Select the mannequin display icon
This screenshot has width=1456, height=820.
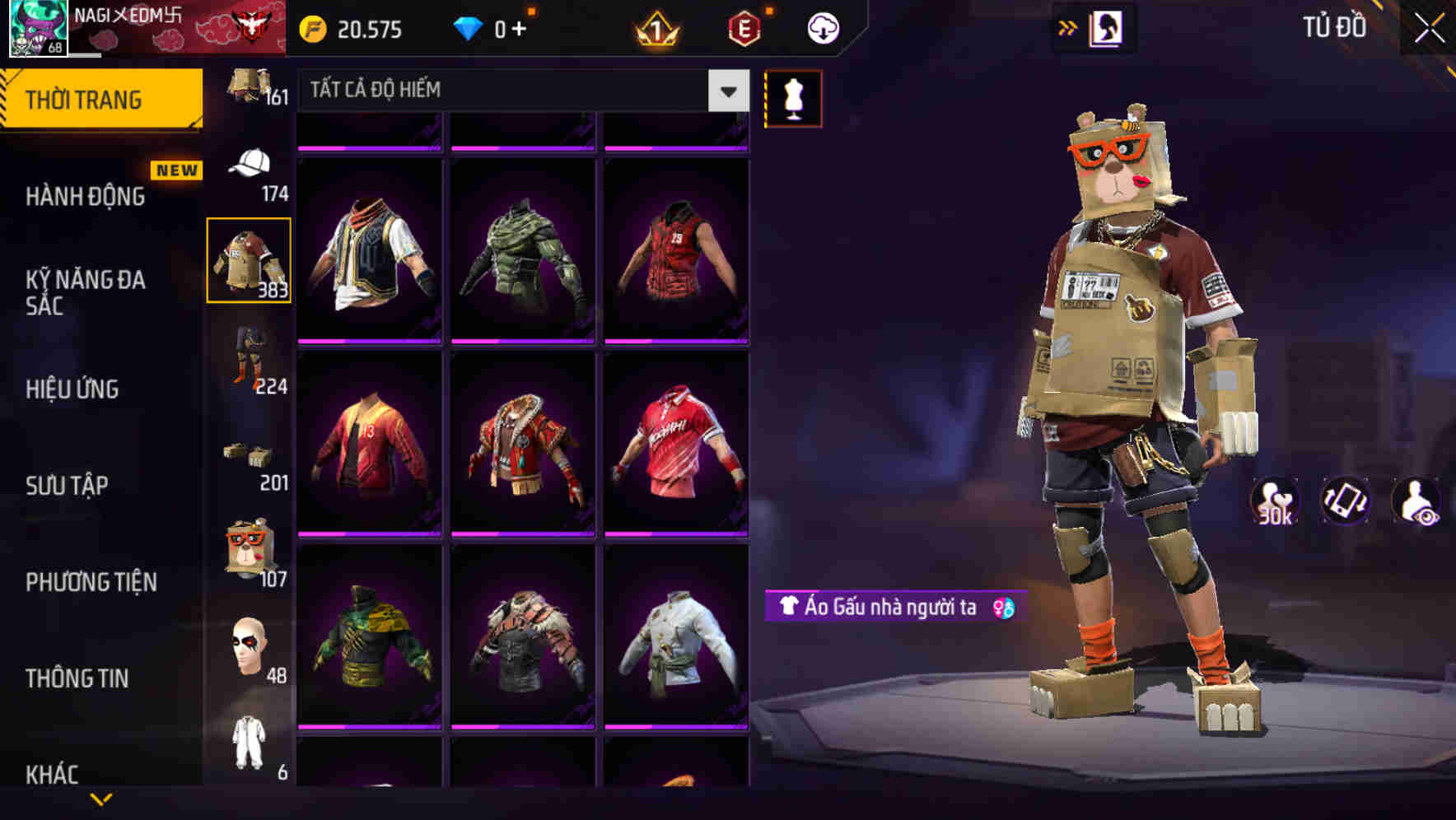(792, 98)
